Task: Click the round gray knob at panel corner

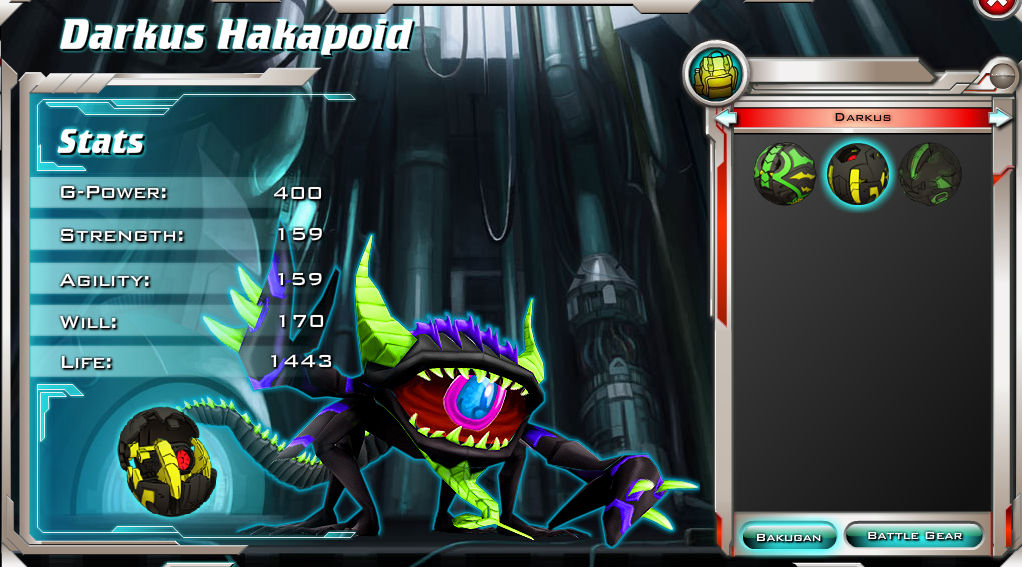Action: click(x=1001, y=73)
